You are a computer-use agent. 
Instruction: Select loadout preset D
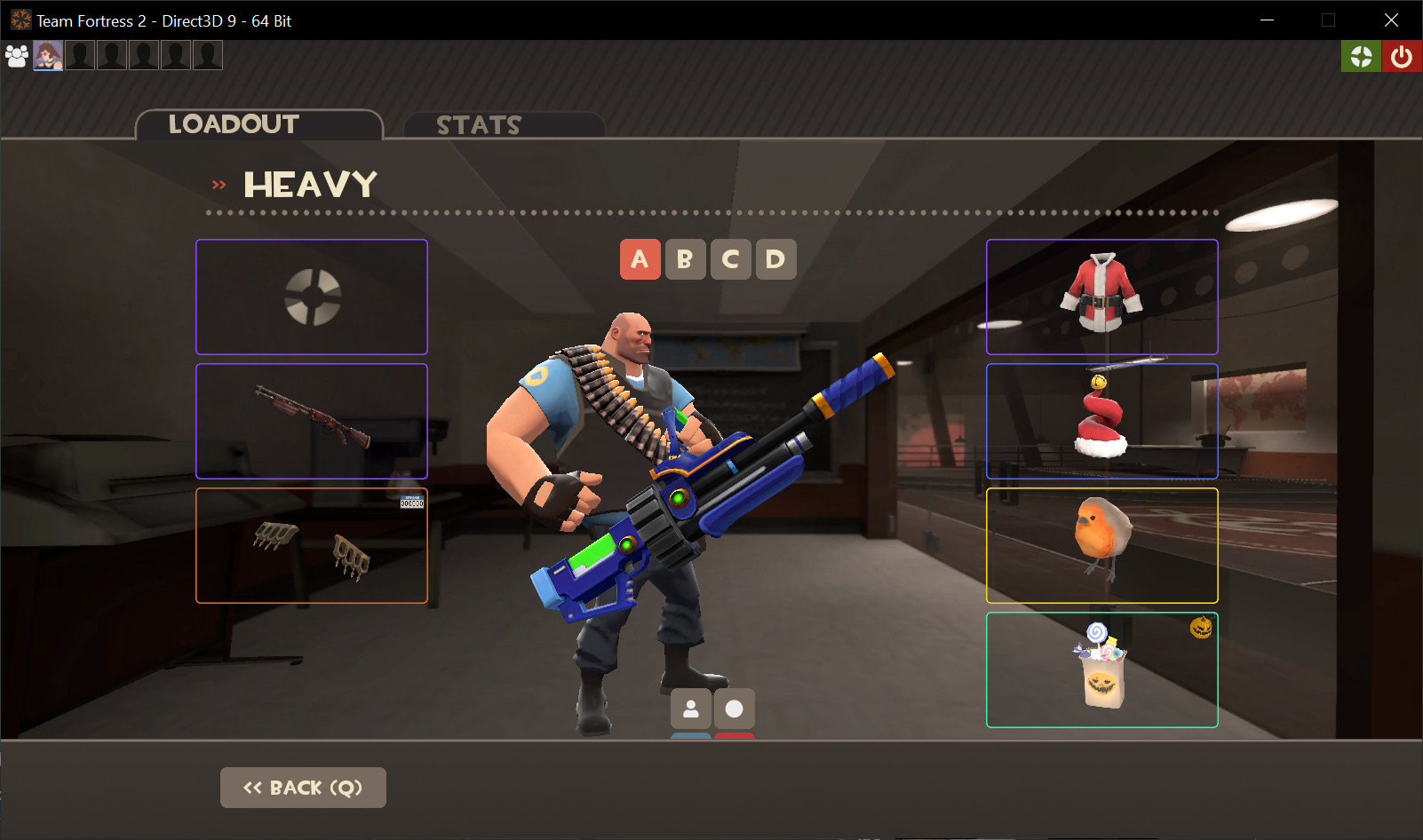775,259
